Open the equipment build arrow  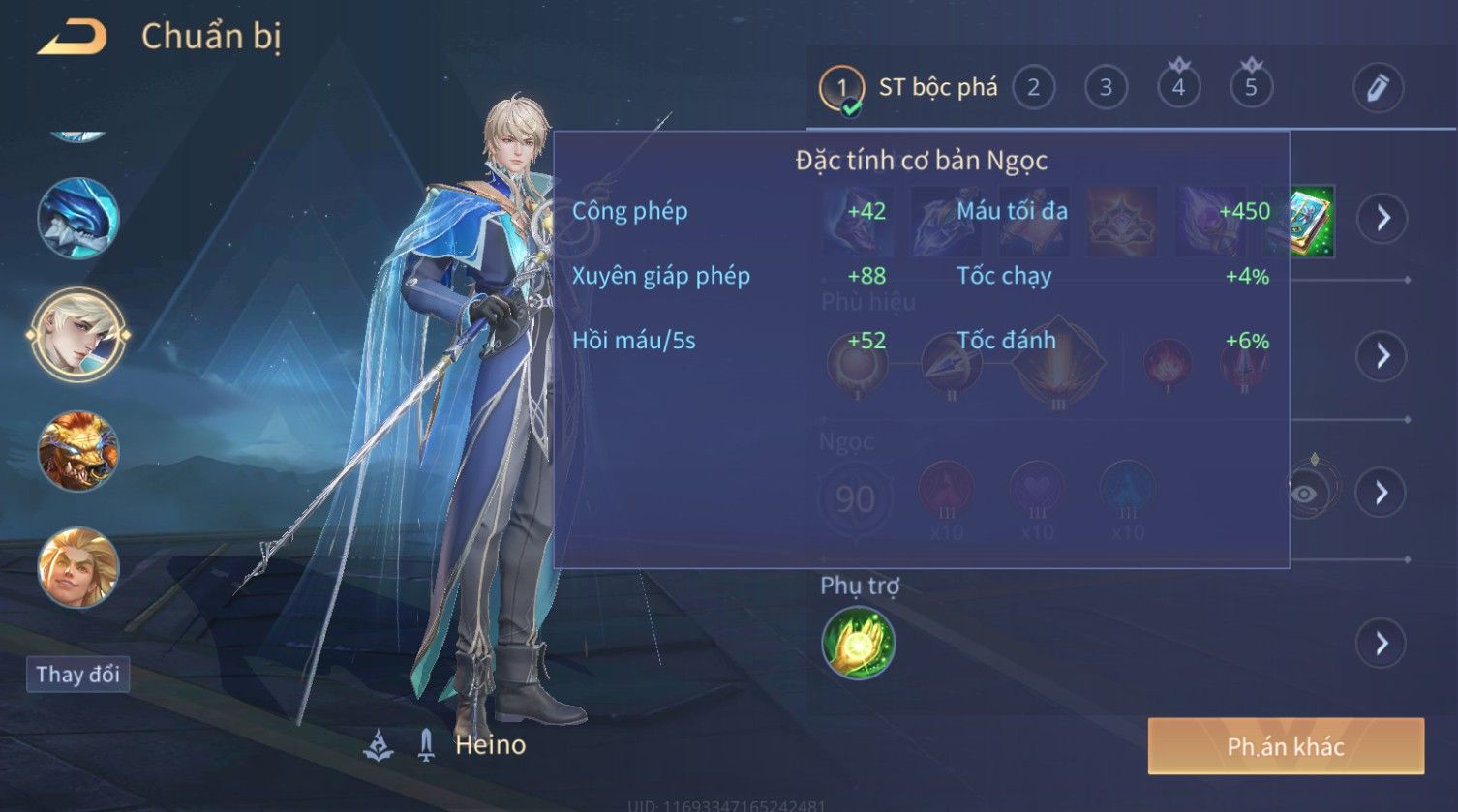1382,218
